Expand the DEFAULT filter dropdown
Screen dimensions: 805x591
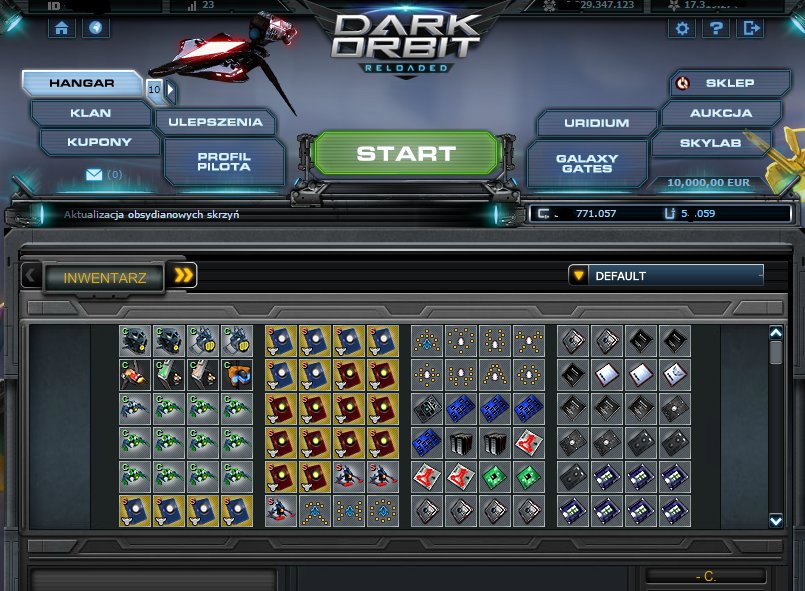coord(665,275)
